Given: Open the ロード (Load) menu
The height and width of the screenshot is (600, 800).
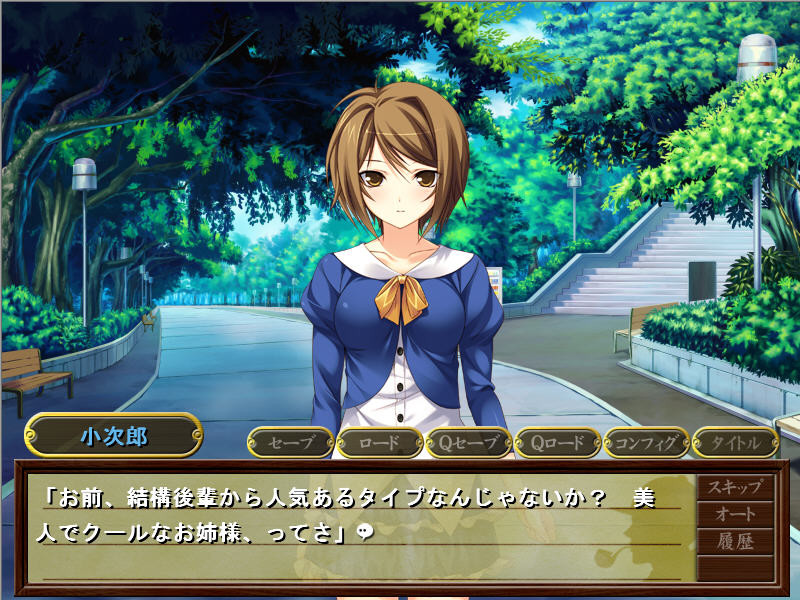Looking at the screenshot, I should pyautogui.click(x=379, y=442).
